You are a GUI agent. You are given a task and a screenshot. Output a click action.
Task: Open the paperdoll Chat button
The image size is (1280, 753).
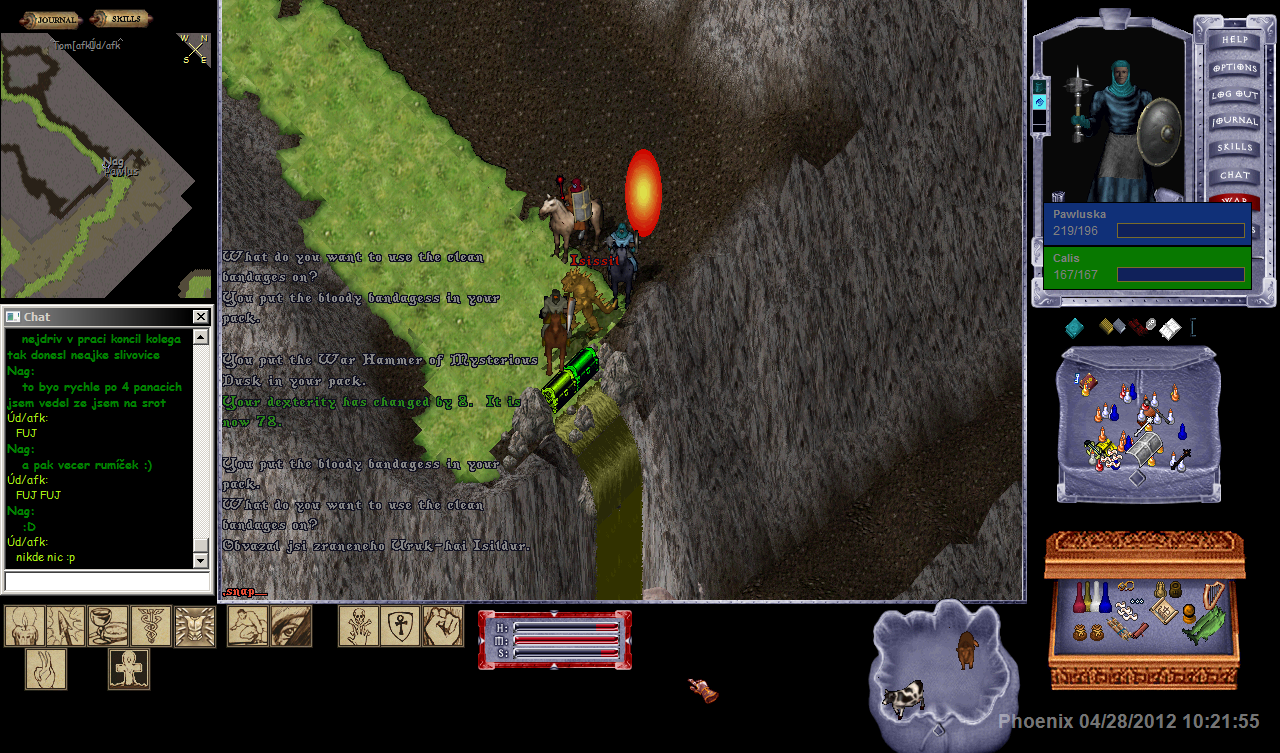(x=1234, y=175)
